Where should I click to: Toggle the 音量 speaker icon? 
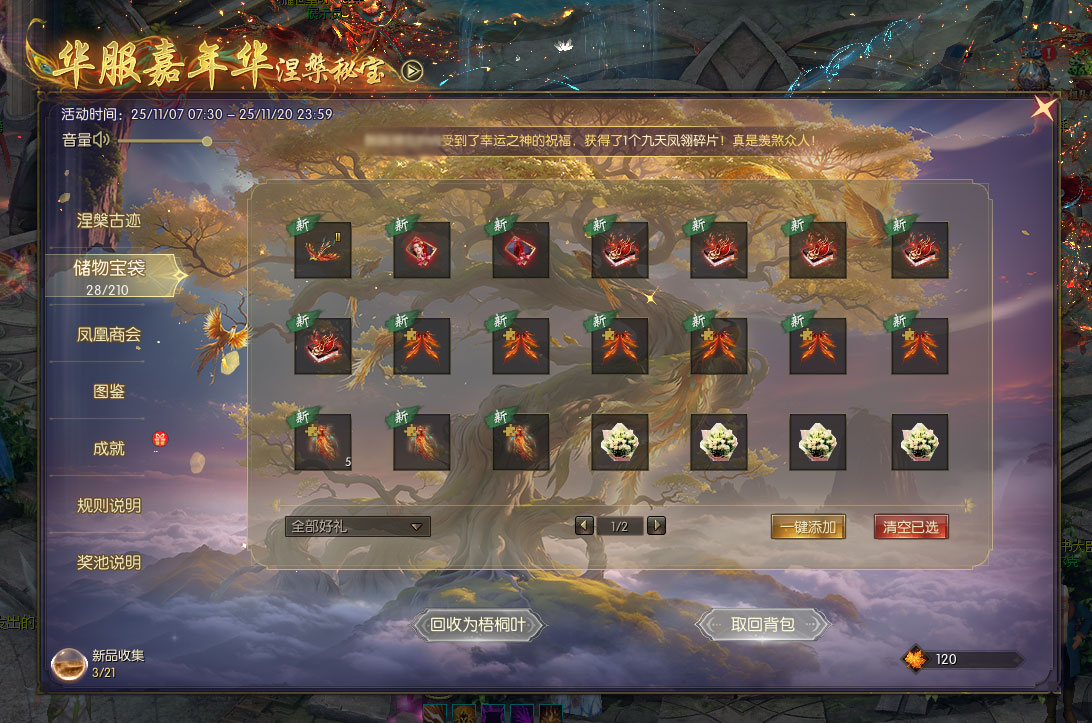pyautogui.click(x=101, y=140)
